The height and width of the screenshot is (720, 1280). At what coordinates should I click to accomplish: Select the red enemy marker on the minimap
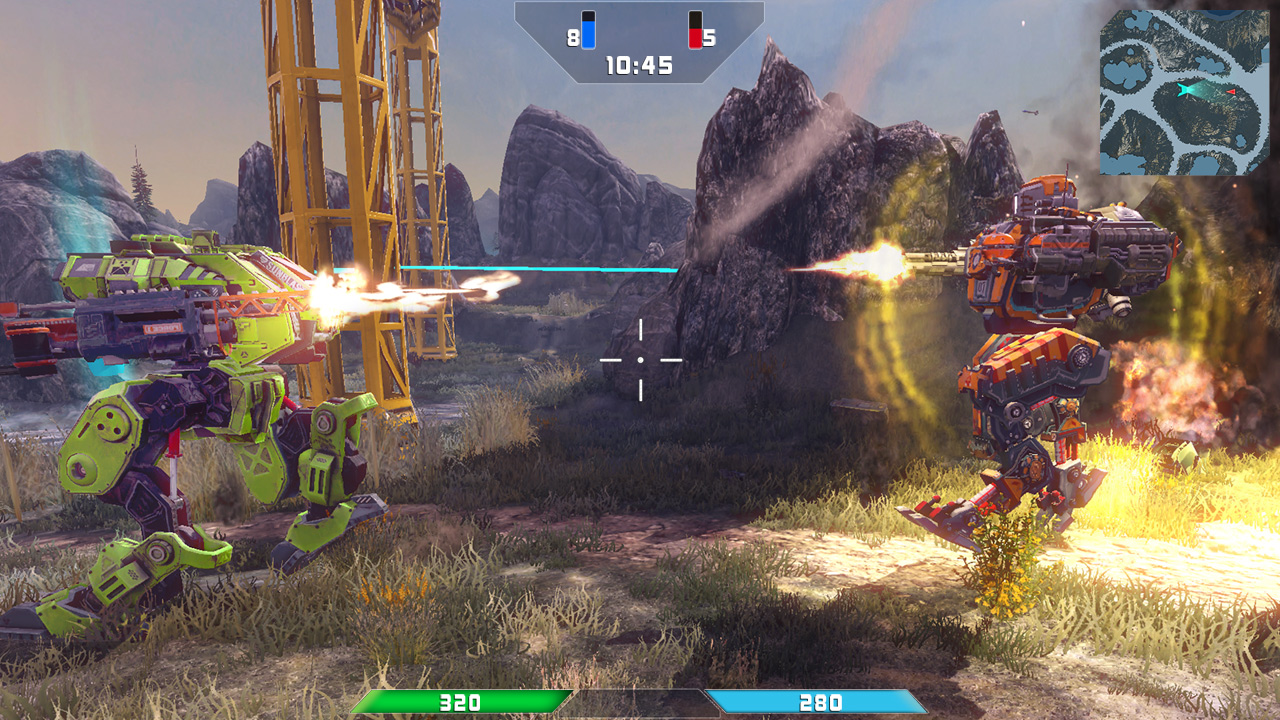tap(1231, 92)
